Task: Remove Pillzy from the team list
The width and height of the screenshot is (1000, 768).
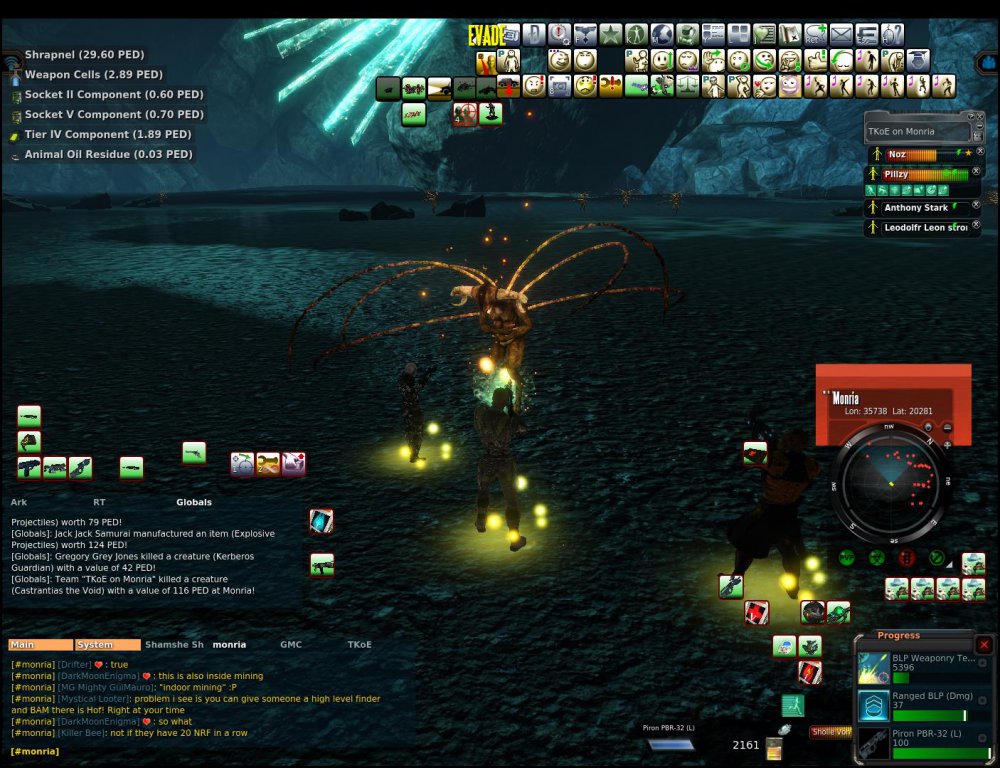Action: click(976, 172)
